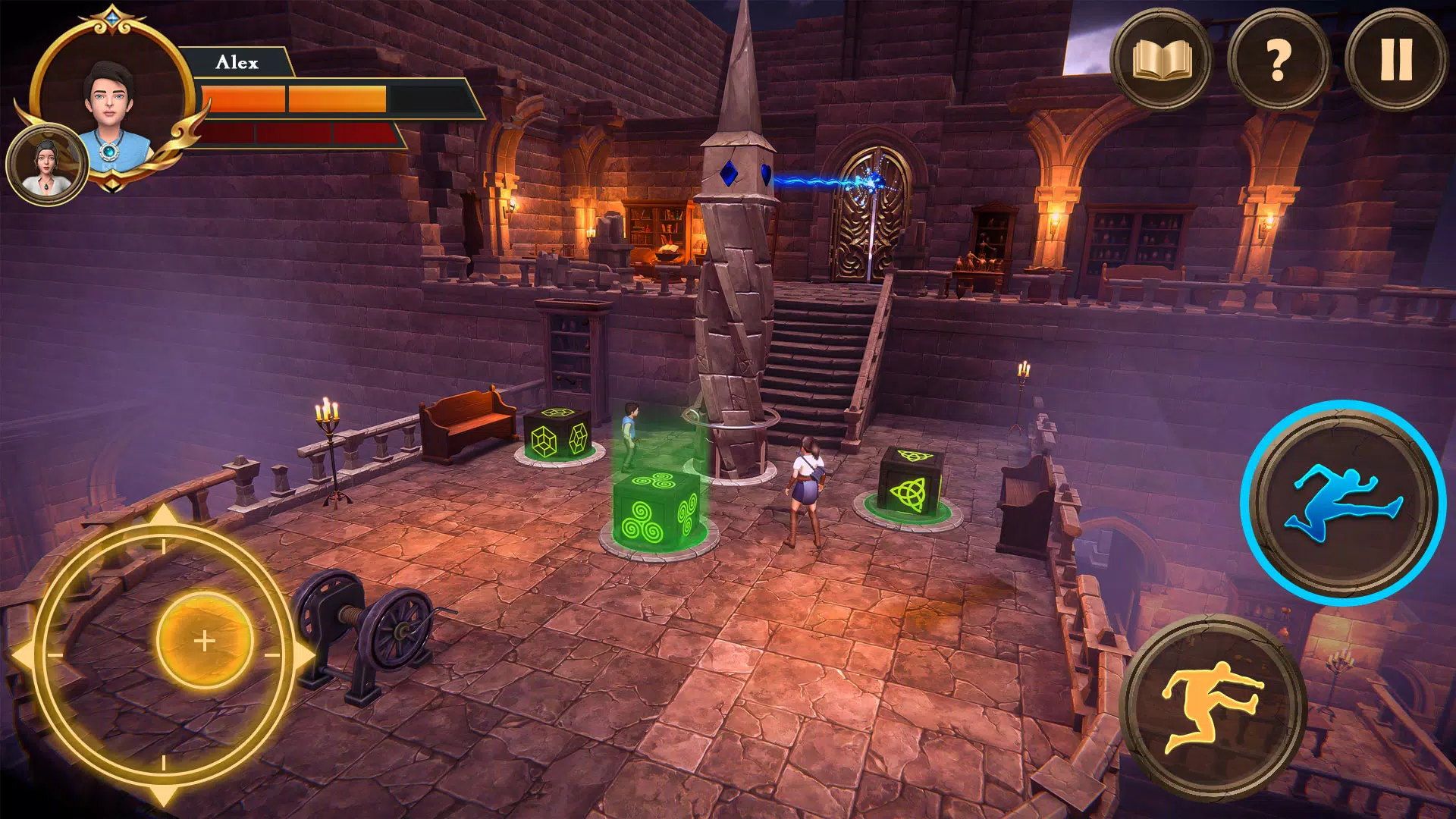The image size is (1456, 819).
Task: Switch to the female companion portrait
Action: point(47,165)
